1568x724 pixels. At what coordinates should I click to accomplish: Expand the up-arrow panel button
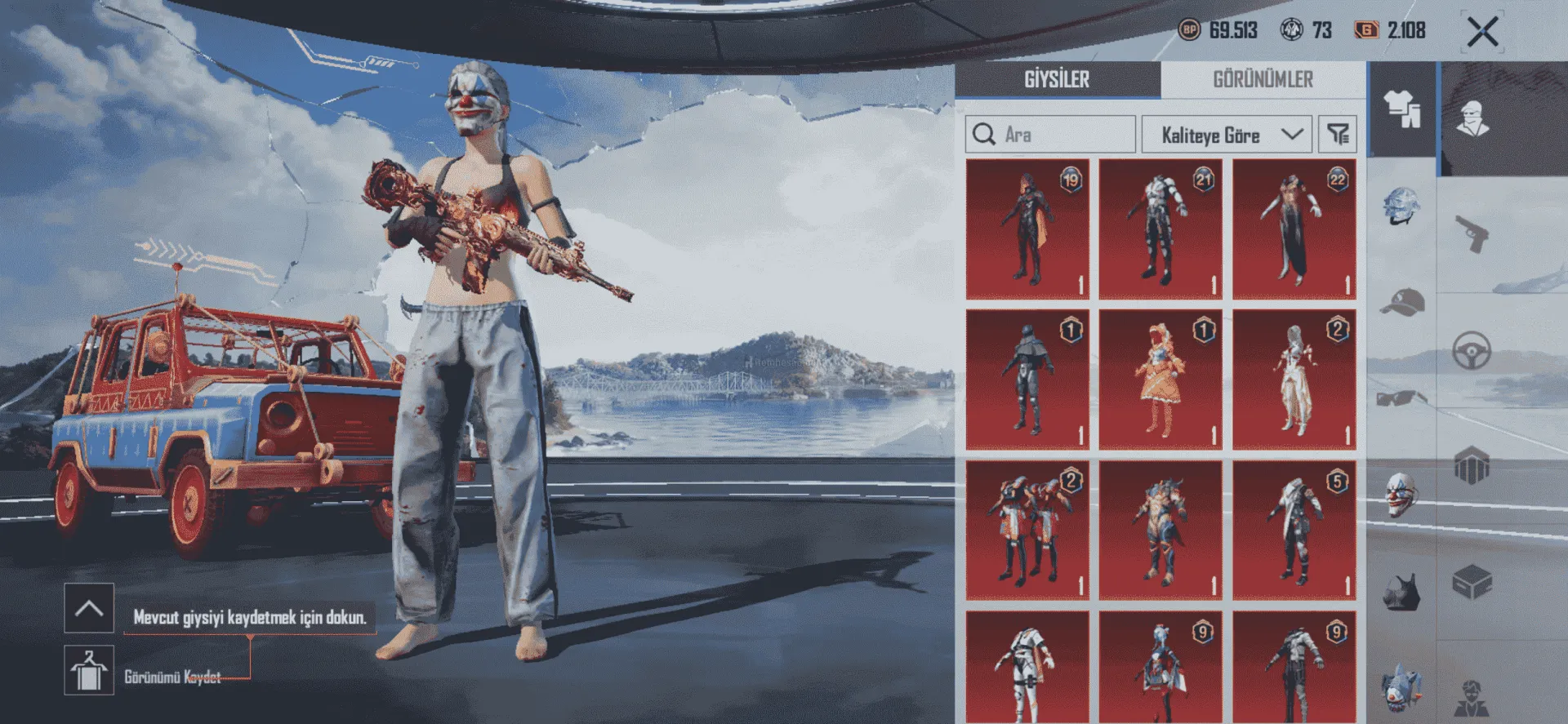[89, 608]
